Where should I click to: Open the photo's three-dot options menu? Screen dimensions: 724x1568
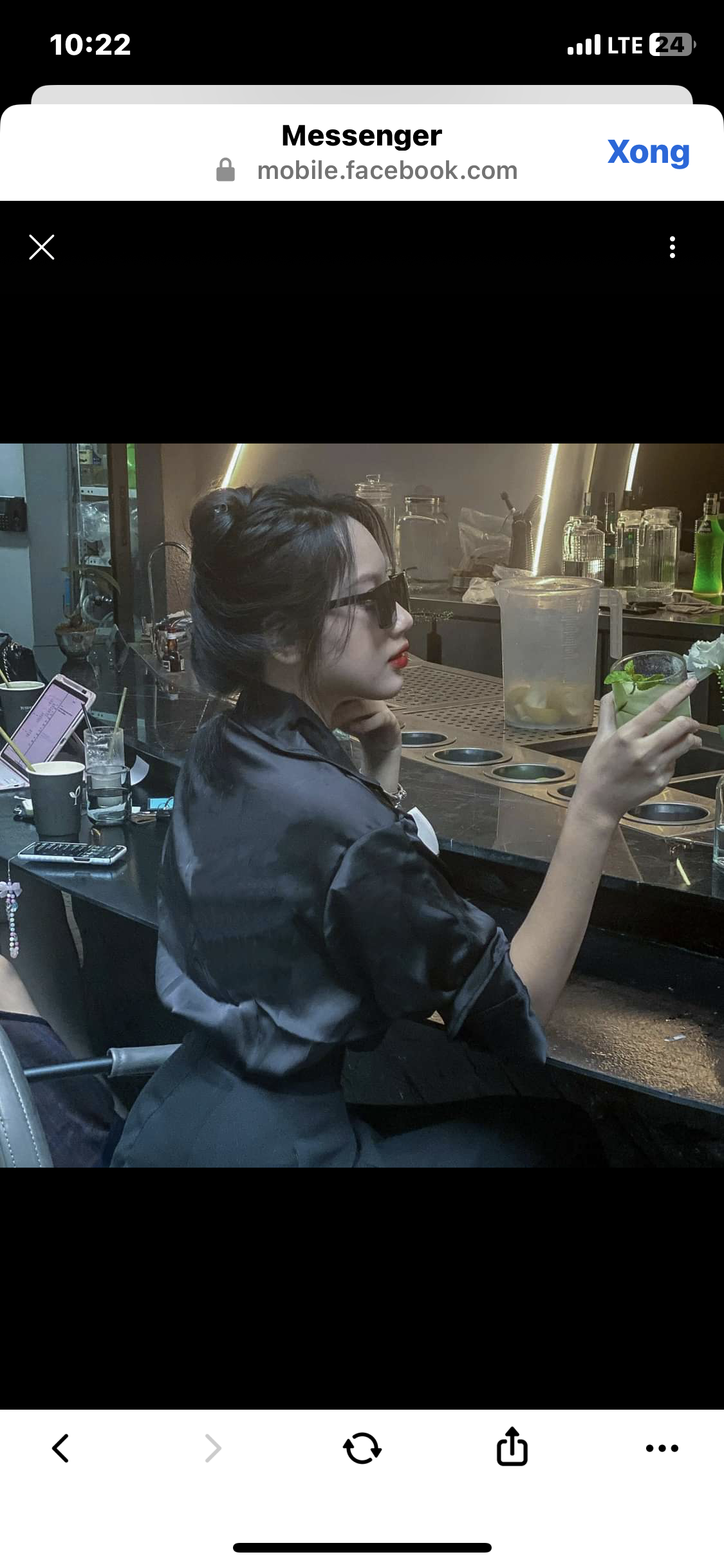[672, 247]
